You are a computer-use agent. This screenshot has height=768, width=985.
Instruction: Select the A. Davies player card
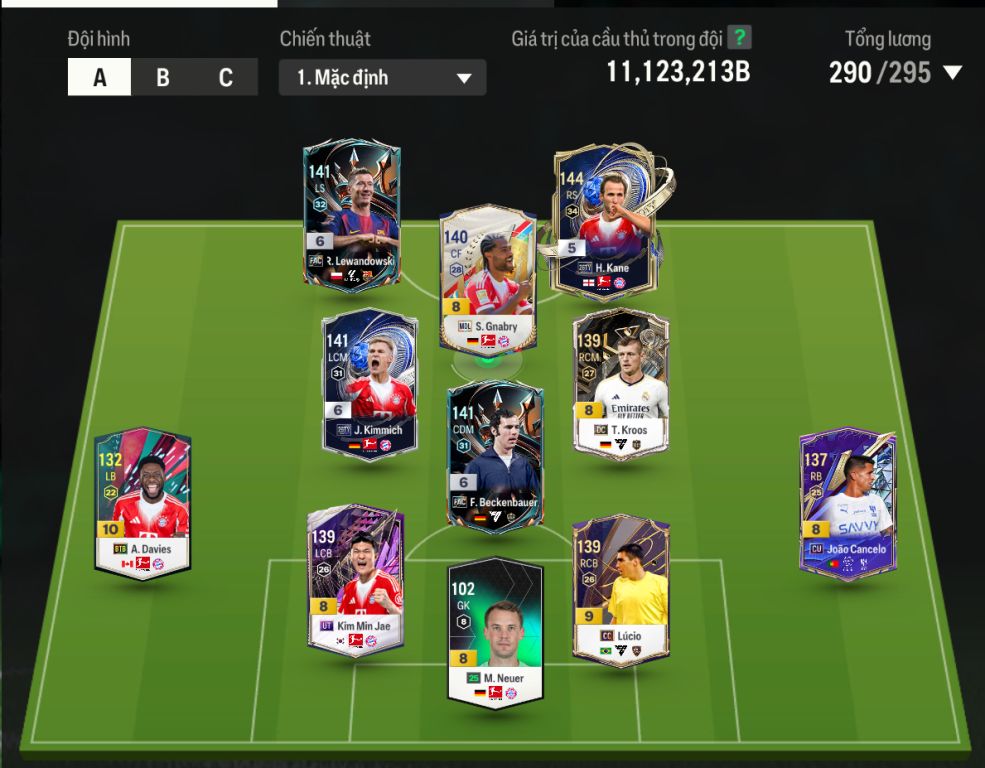pyautogui.click(x=142, y=503)
